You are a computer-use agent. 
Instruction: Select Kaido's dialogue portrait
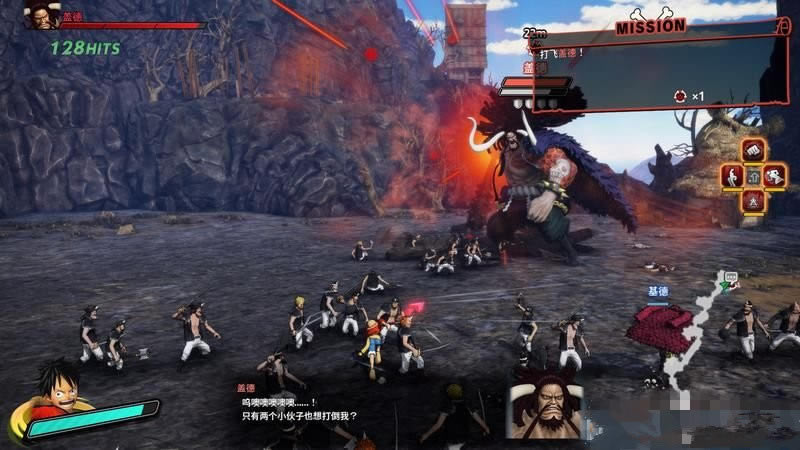point(545,406)
